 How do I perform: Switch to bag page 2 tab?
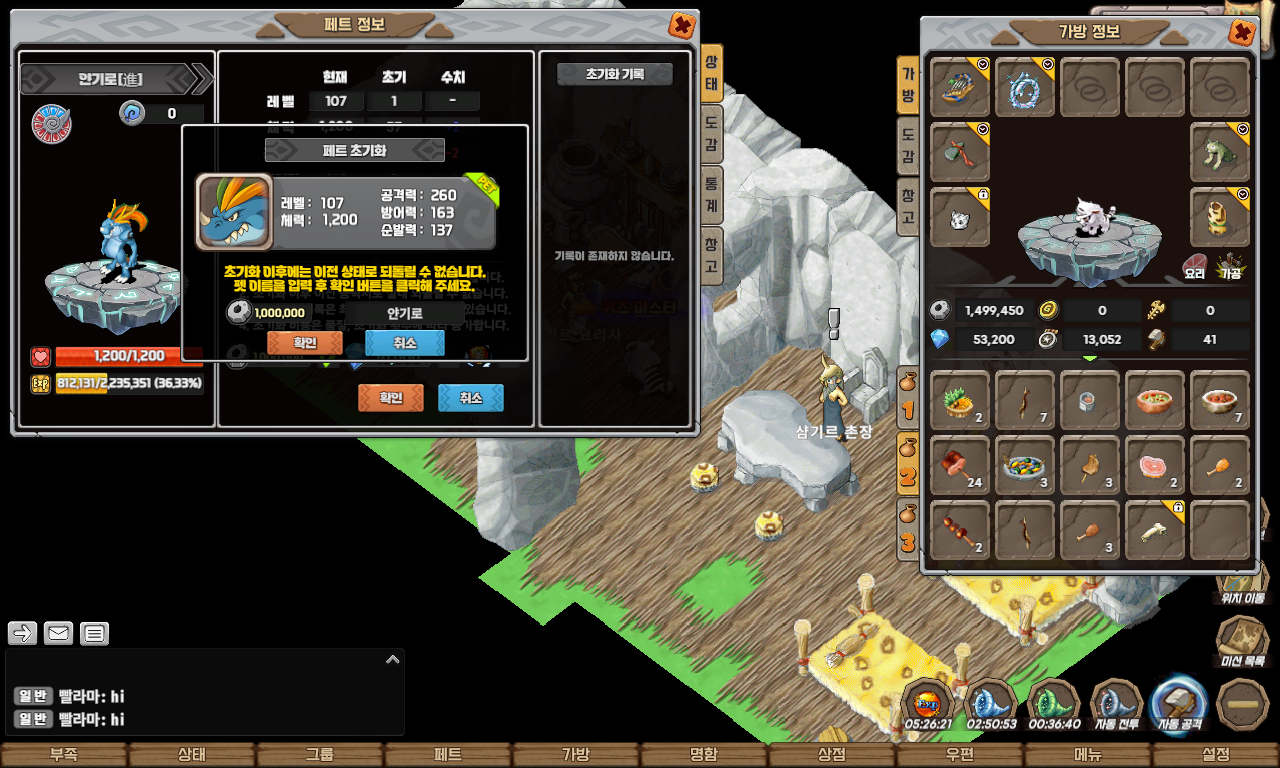pos(908,467)
